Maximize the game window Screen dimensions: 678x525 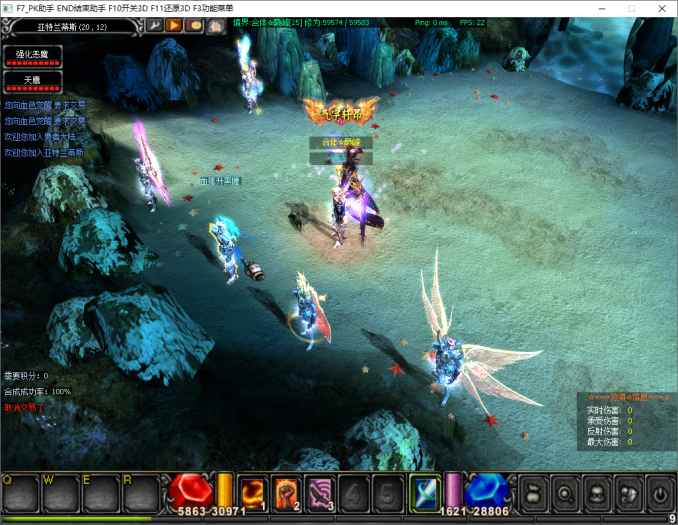[x=631, y=8]
